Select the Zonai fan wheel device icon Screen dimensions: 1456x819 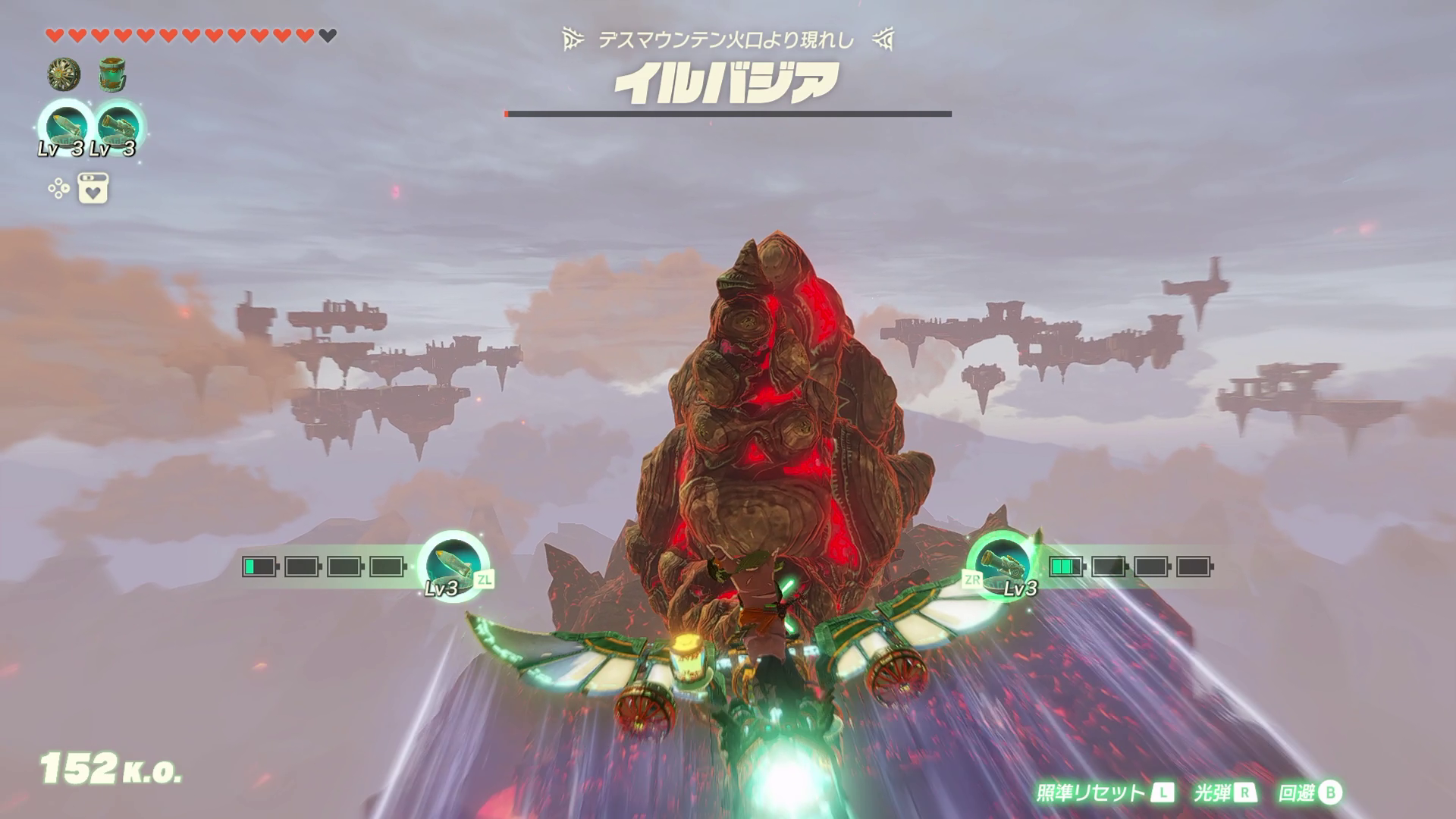point(64,74)
